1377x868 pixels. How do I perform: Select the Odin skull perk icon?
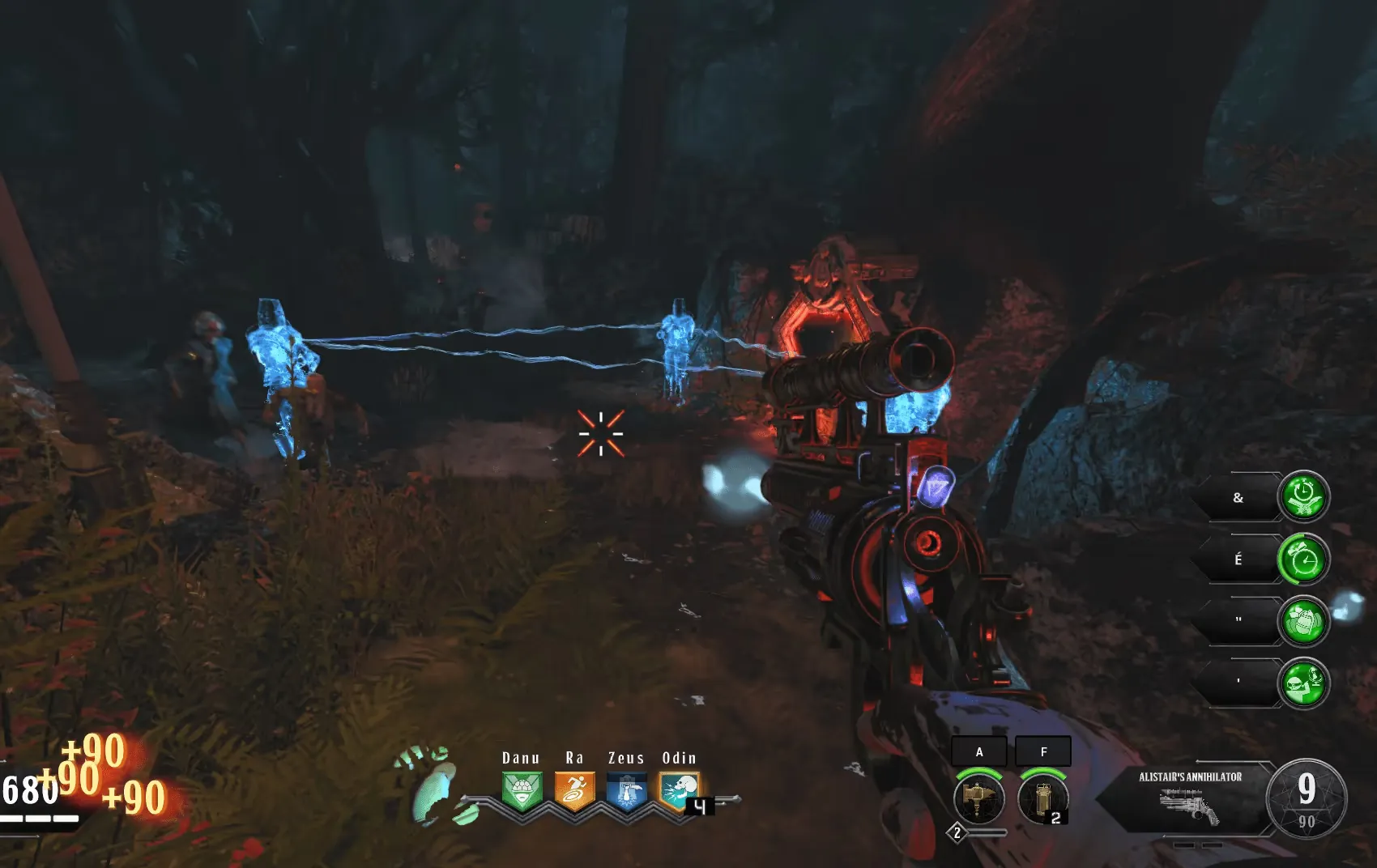(x=679, y=790)
